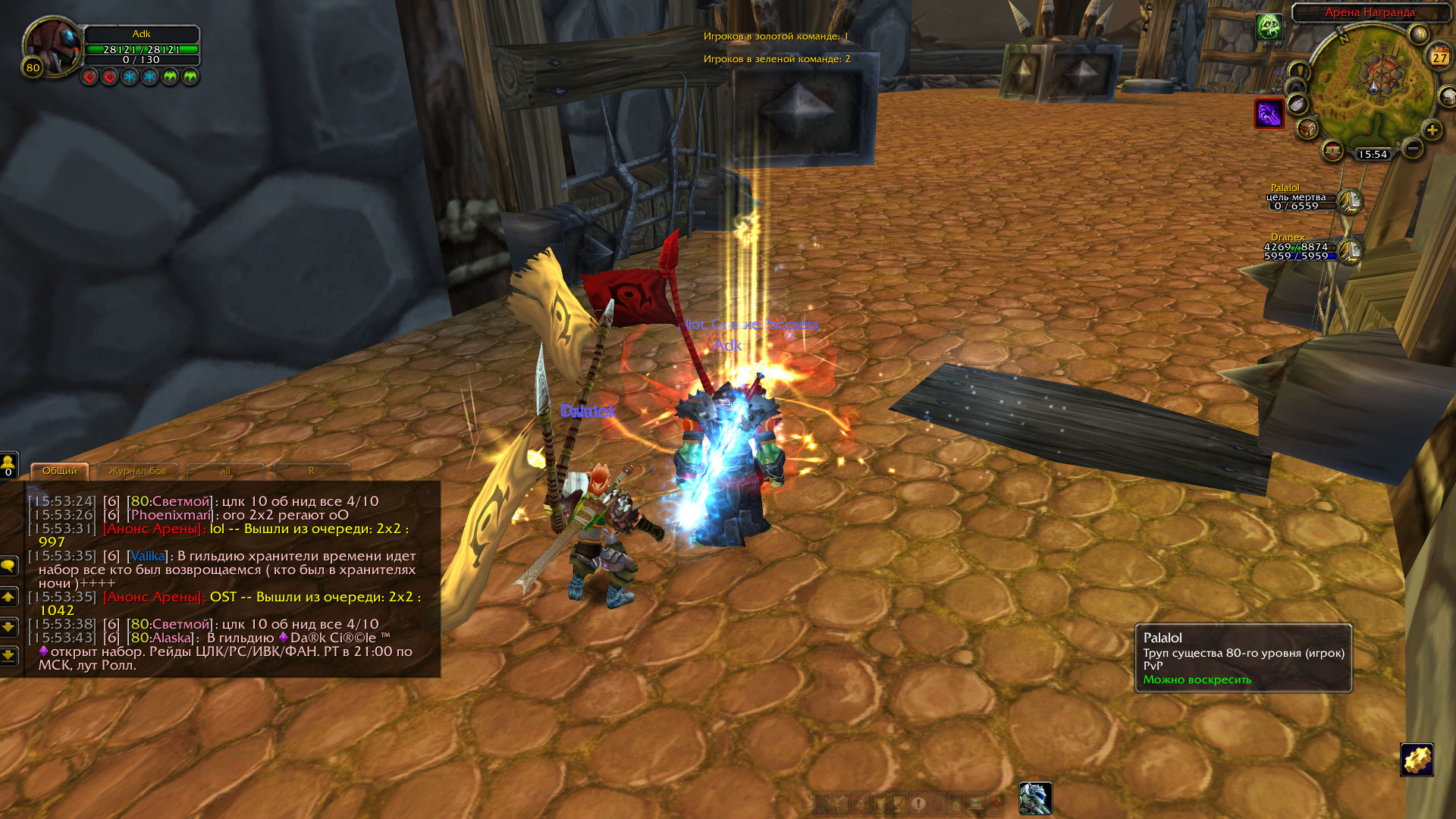Click the minimap of Nagrand Arena
The image size is (1456, 819).
pos(1373,83)
